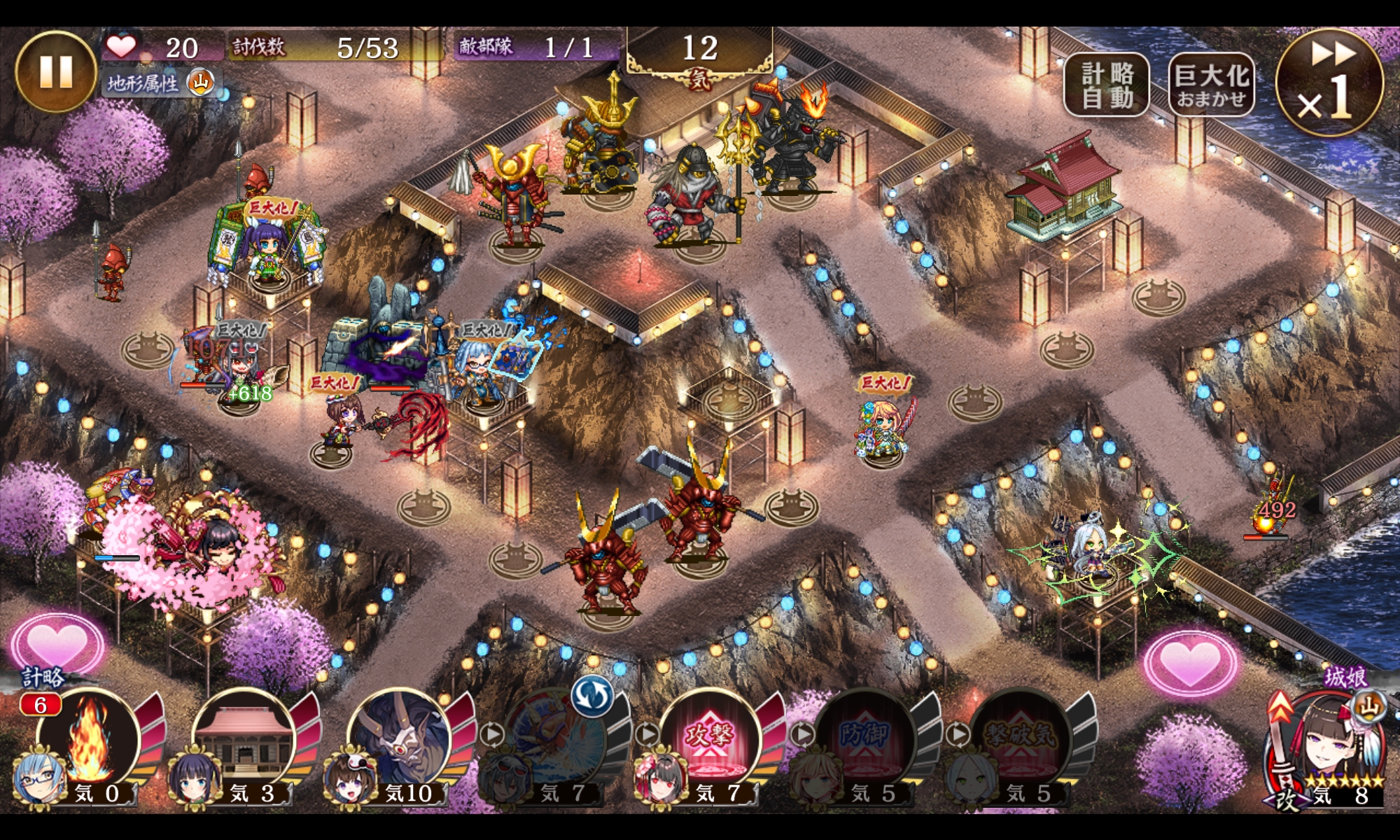Toggle 巨大化おまかせ auto-enlarge
The image size is (1400, 840).
click(1211, 85)
